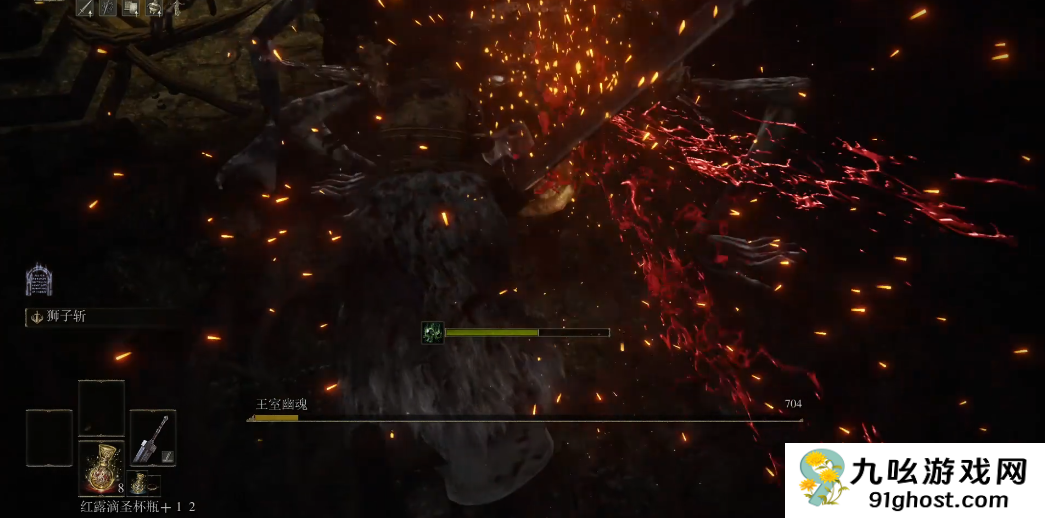Click the tombstone spirit-summon icon
This screenshot has width=1045, height=518.
point(39,280)
